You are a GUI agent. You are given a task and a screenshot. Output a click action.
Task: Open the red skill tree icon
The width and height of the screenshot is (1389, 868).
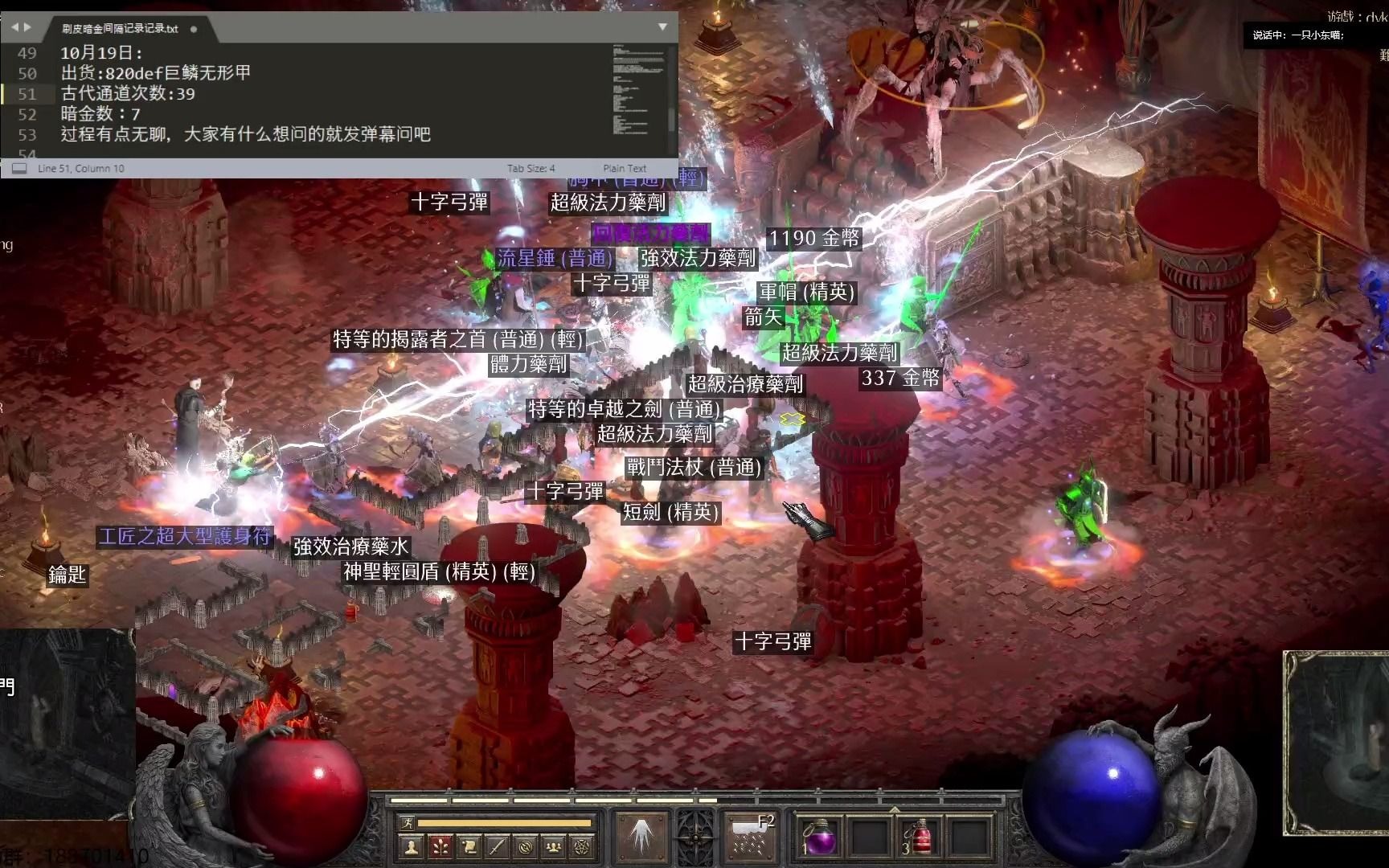[439, 845]
